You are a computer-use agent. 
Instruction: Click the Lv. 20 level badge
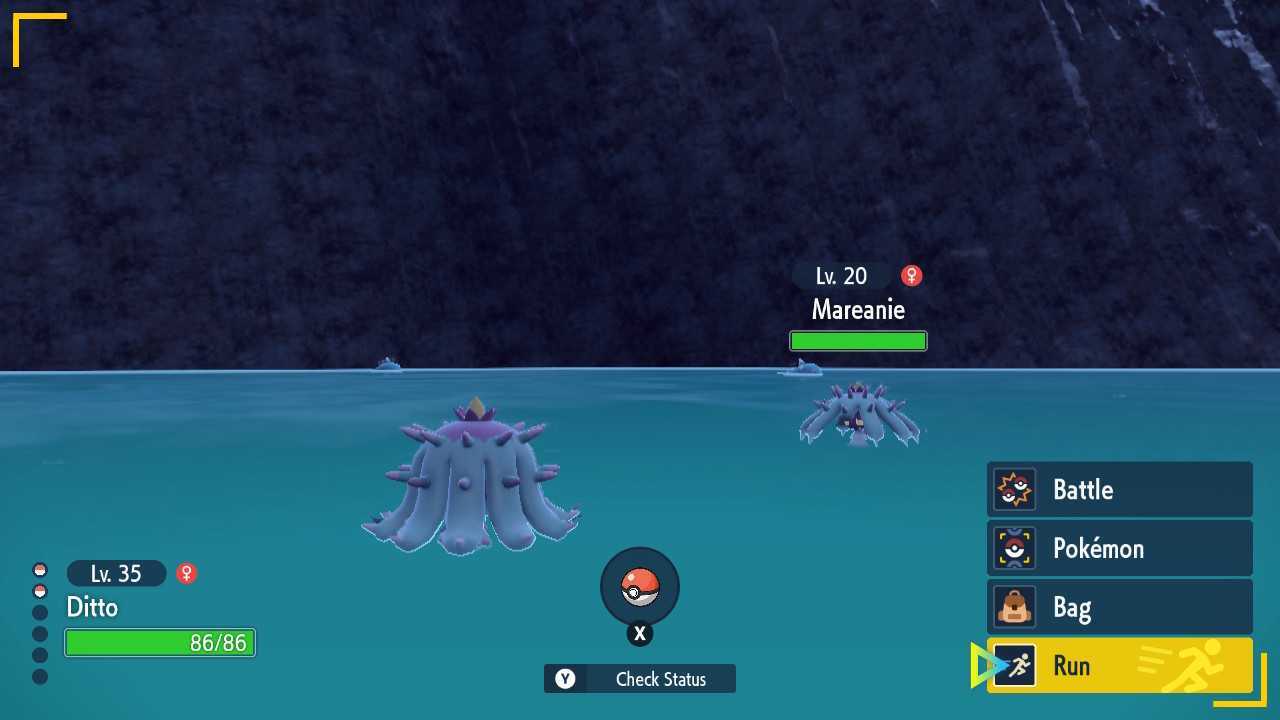(x=840, y=275)
